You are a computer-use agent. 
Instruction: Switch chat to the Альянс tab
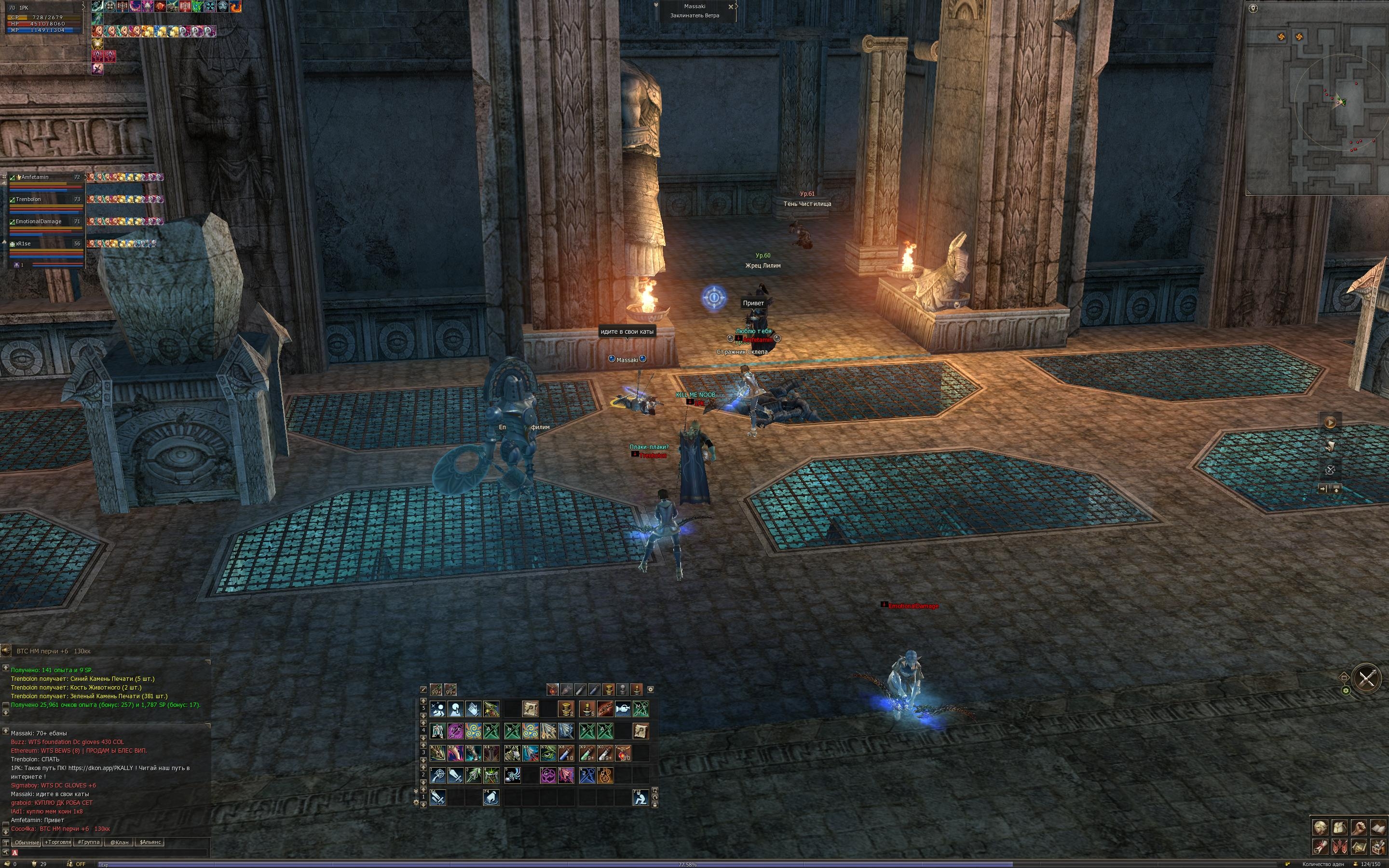click(x=150, y=842)
